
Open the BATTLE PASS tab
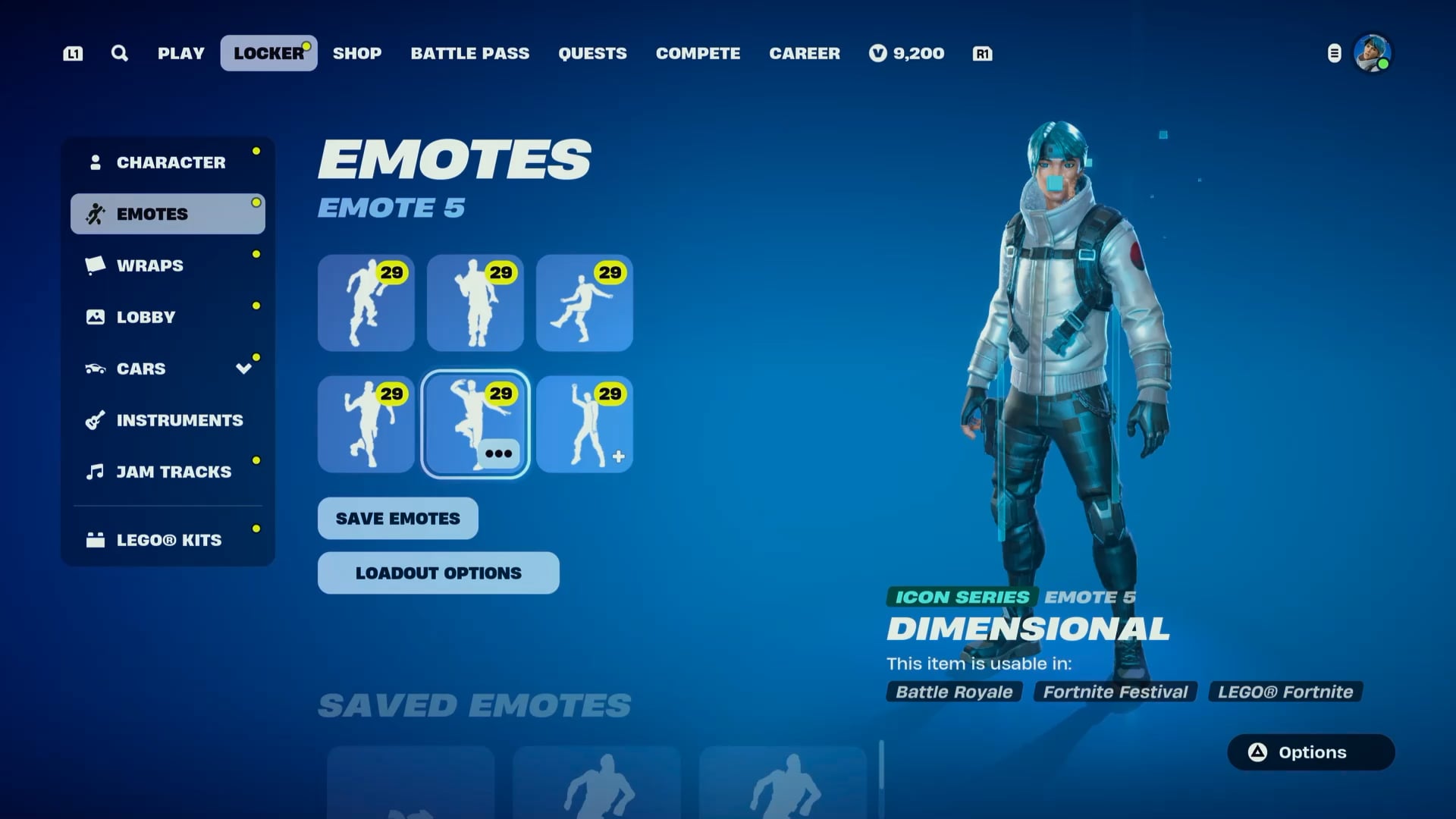point(469,53)
